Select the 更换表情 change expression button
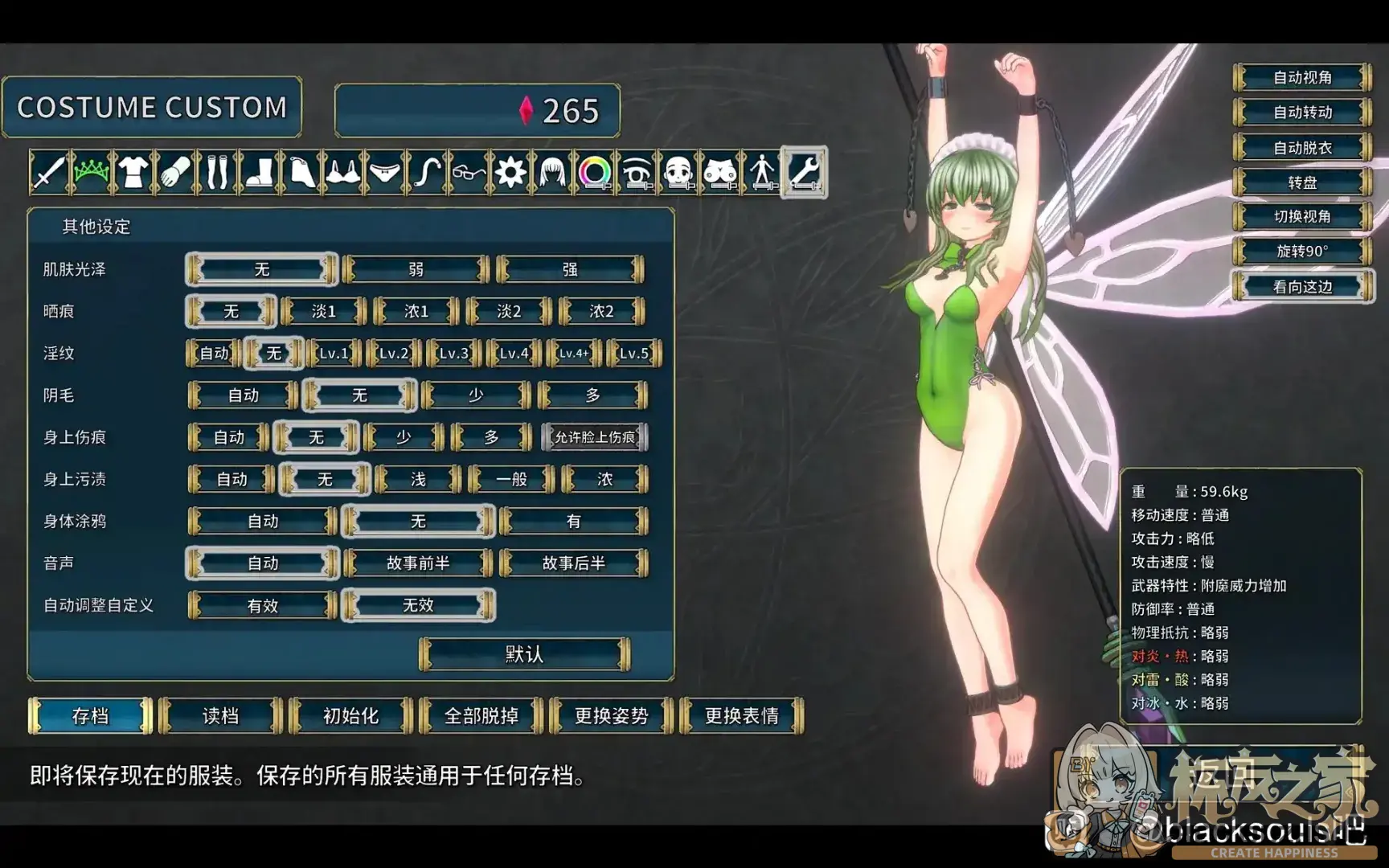1389x868 pixels. click(741, 715)
